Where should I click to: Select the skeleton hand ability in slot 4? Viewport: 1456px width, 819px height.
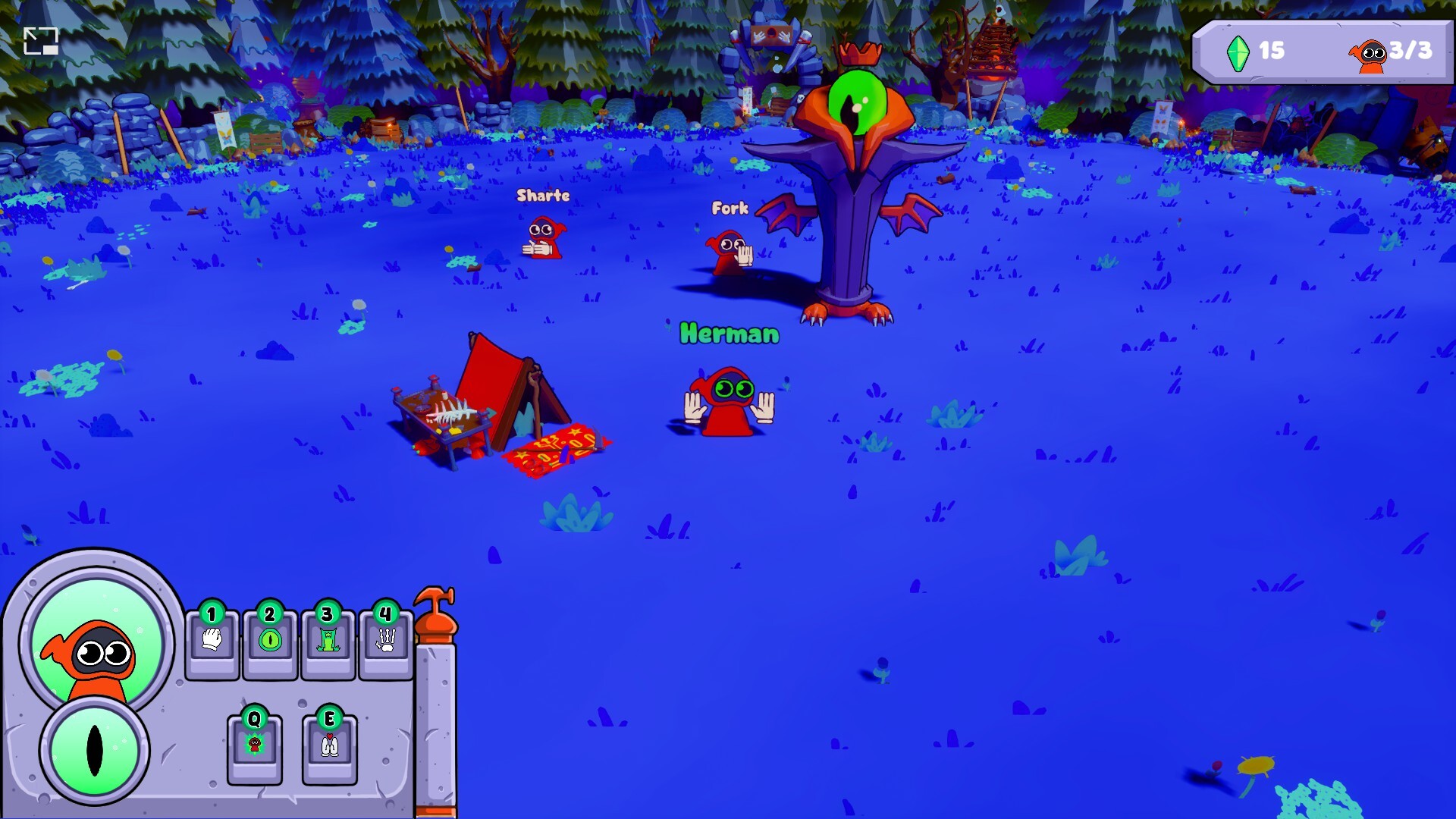[x=386, y=641]
